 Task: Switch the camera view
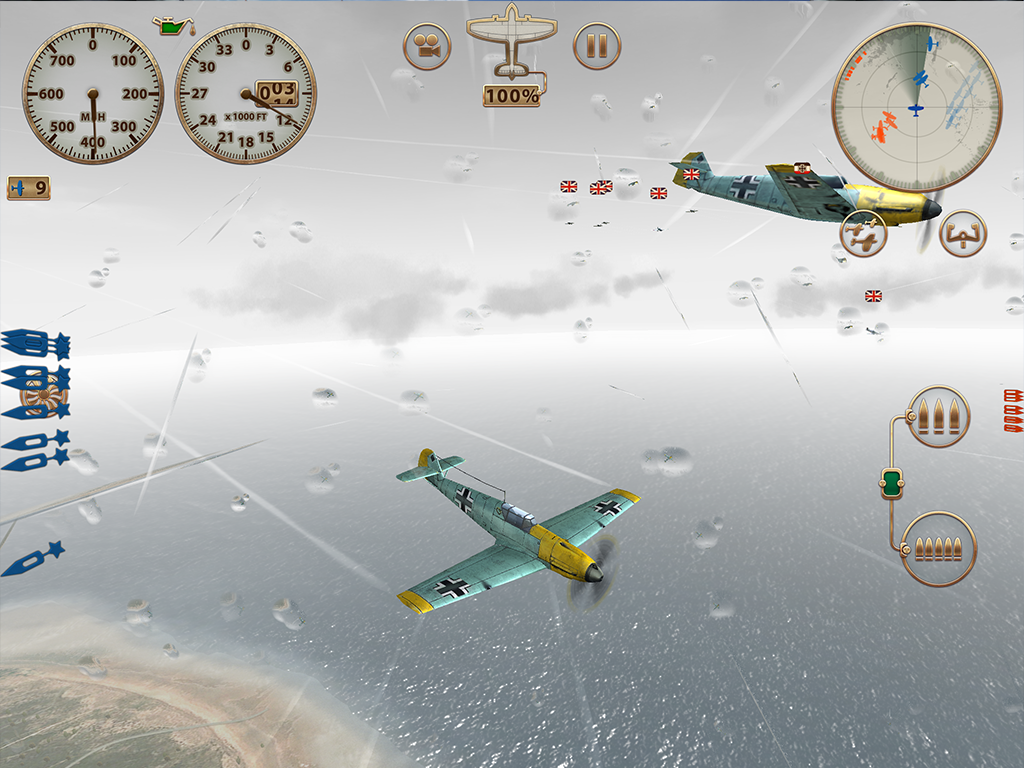pos(427,46)
